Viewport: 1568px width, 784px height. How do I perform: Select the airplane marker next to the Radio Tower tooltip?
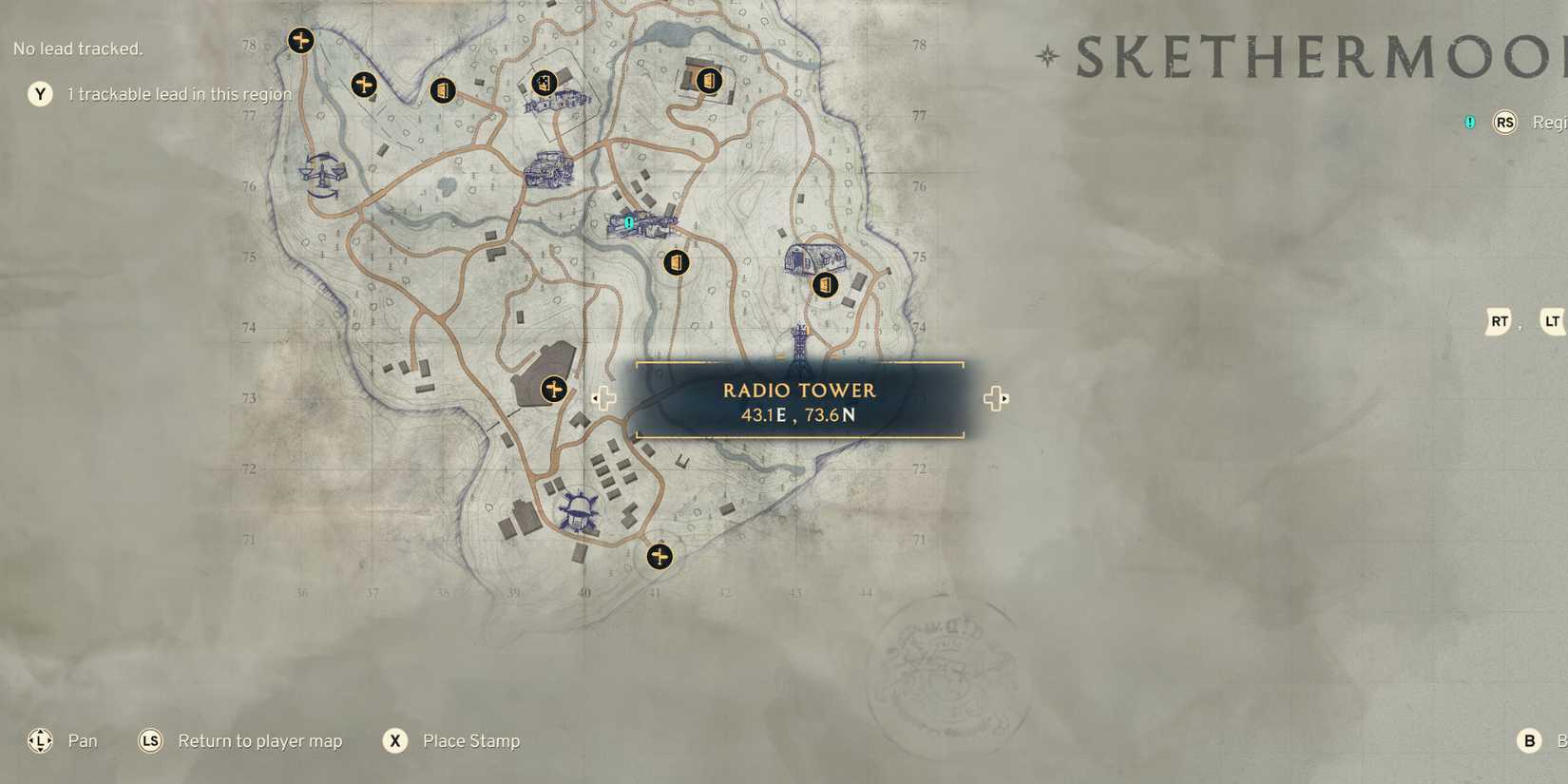coord(554,389)
